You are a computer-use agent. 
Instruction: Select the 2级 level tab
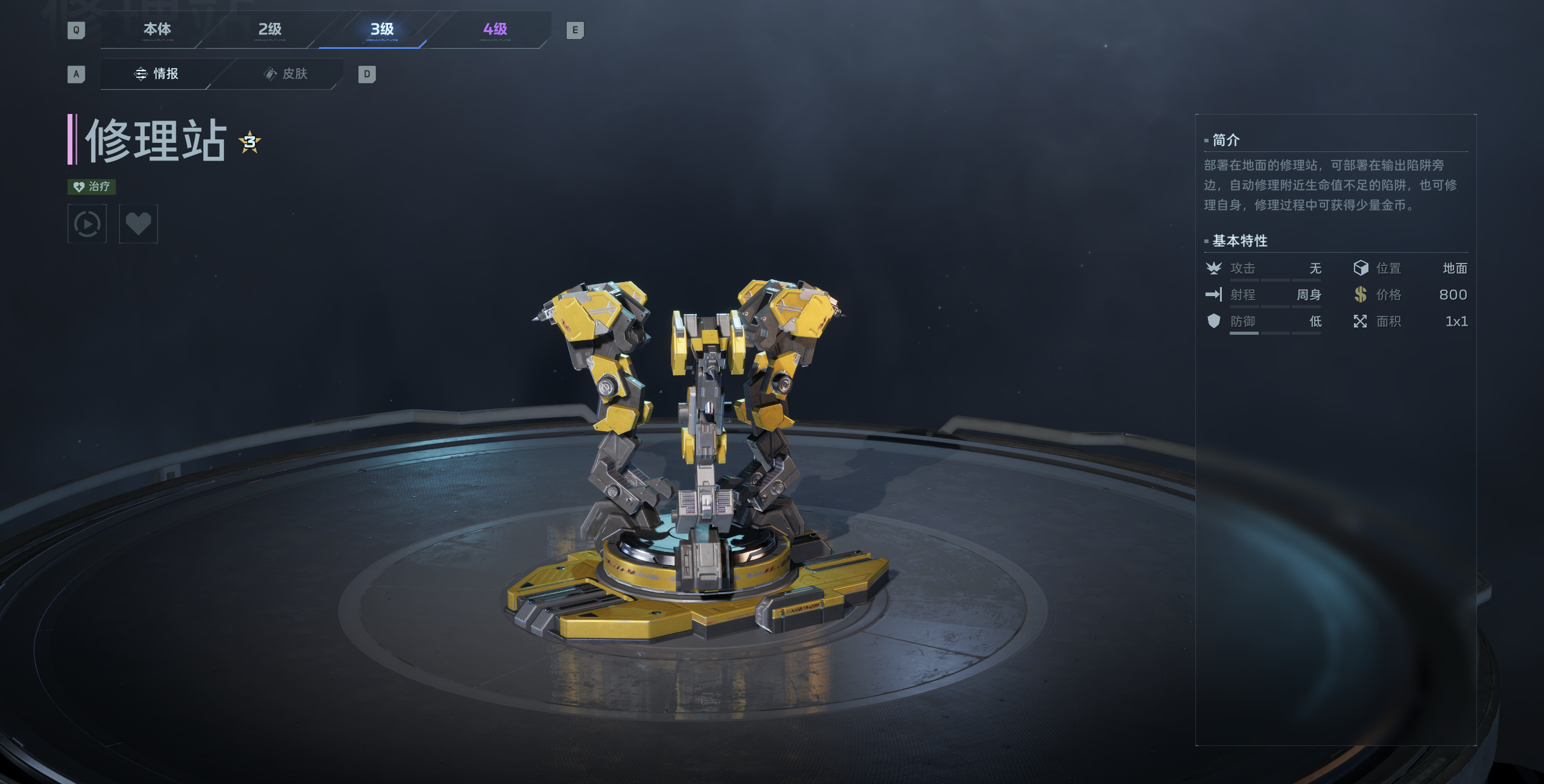coord(270,30)
